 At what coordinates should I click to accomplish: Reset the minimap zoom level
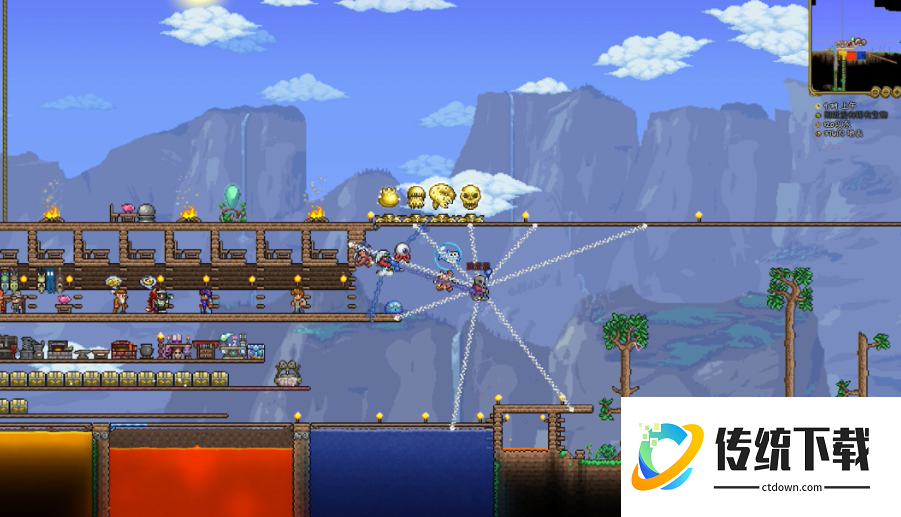pyautogui.click(x=875, y=92)
